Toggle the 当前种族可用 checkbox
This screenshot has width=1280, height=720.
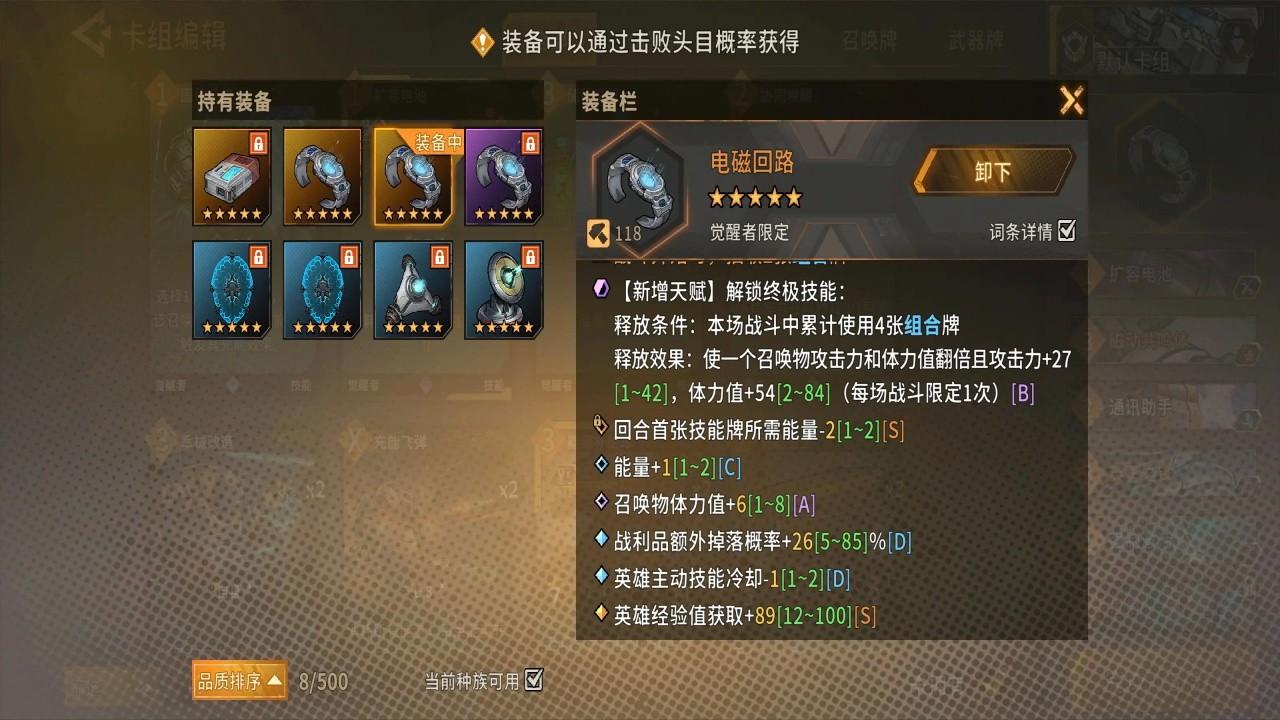coord(531,678)
